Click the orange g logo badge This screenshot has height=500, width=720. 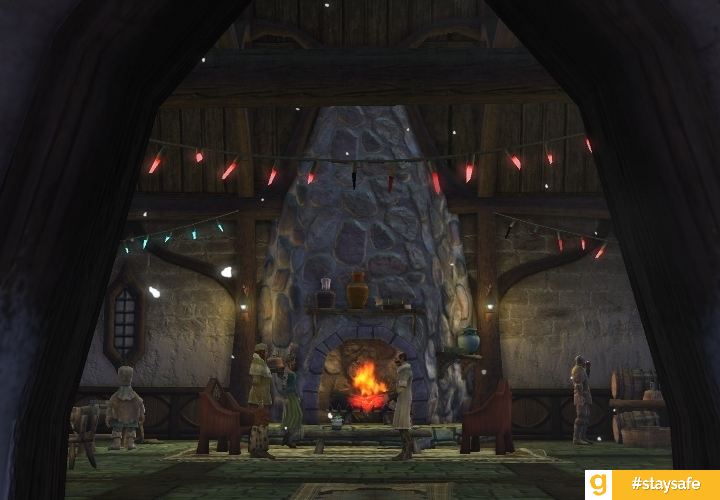point(599,485)
